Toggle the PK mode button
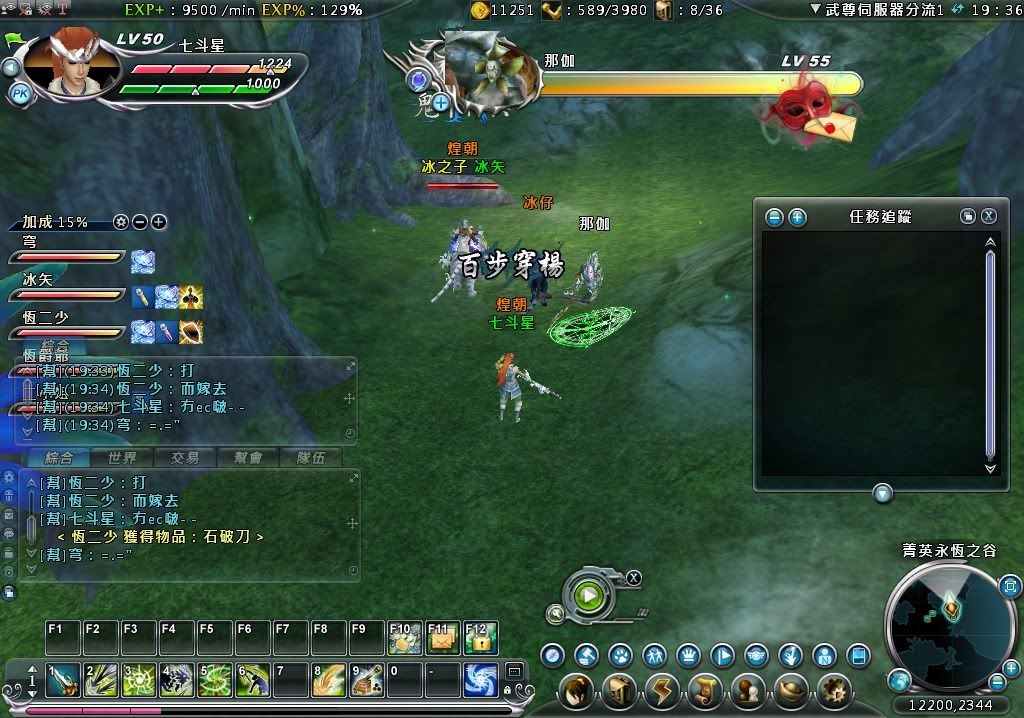Image resolution: width=1024 pixels, height=718 pixels. [x=20, y=94]
